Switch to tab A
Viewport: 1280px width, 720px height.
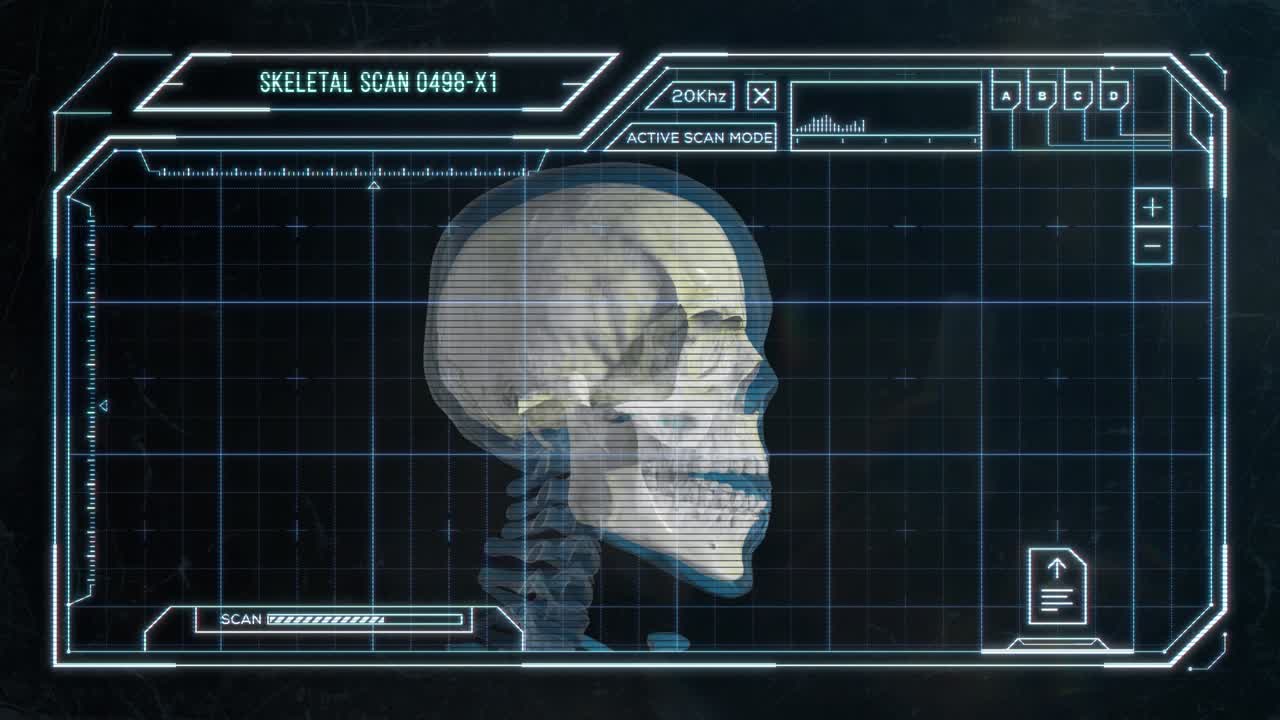click(1006, 97)
